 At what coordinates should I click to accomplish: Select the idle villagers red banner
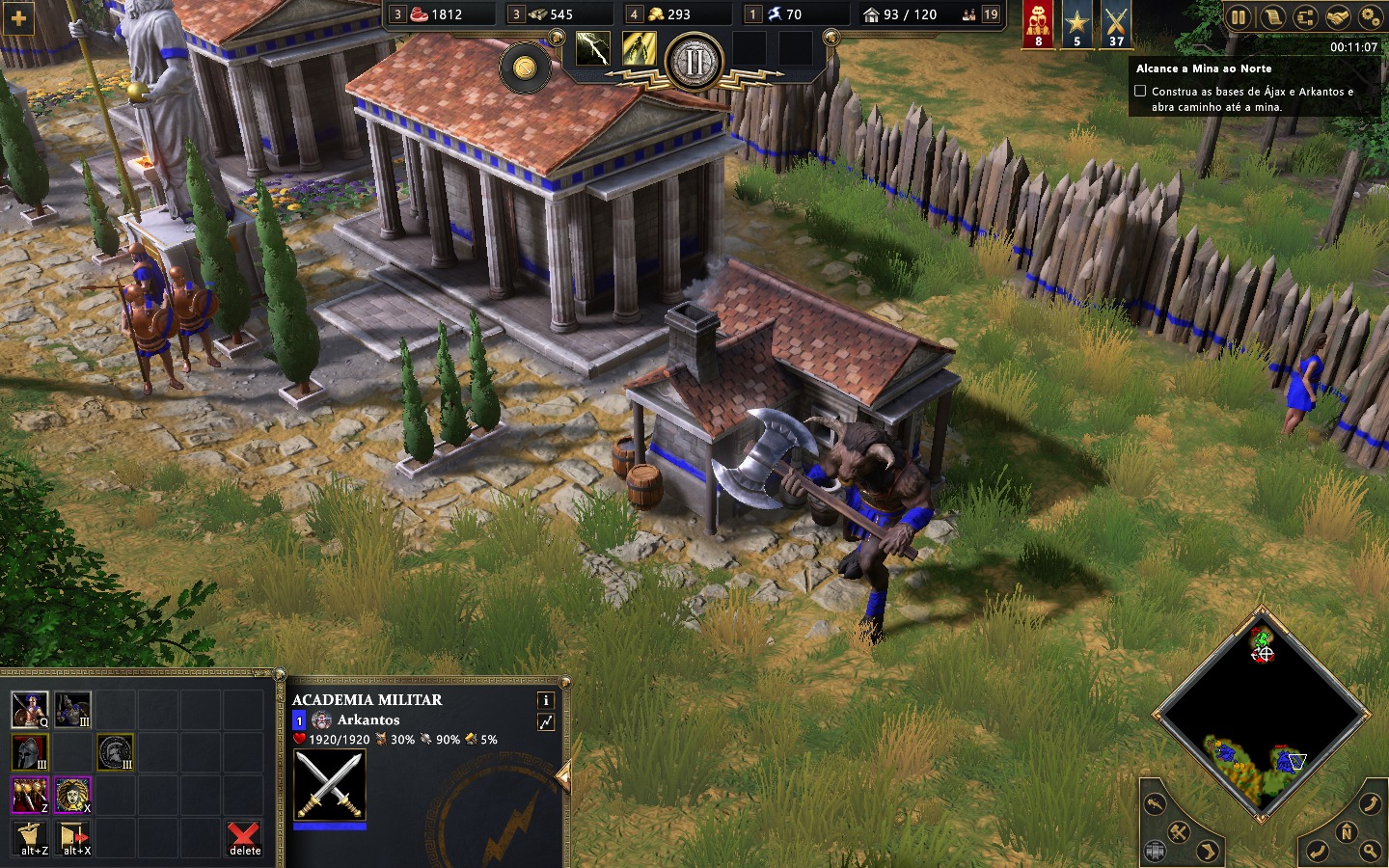tap(1038, 24)
